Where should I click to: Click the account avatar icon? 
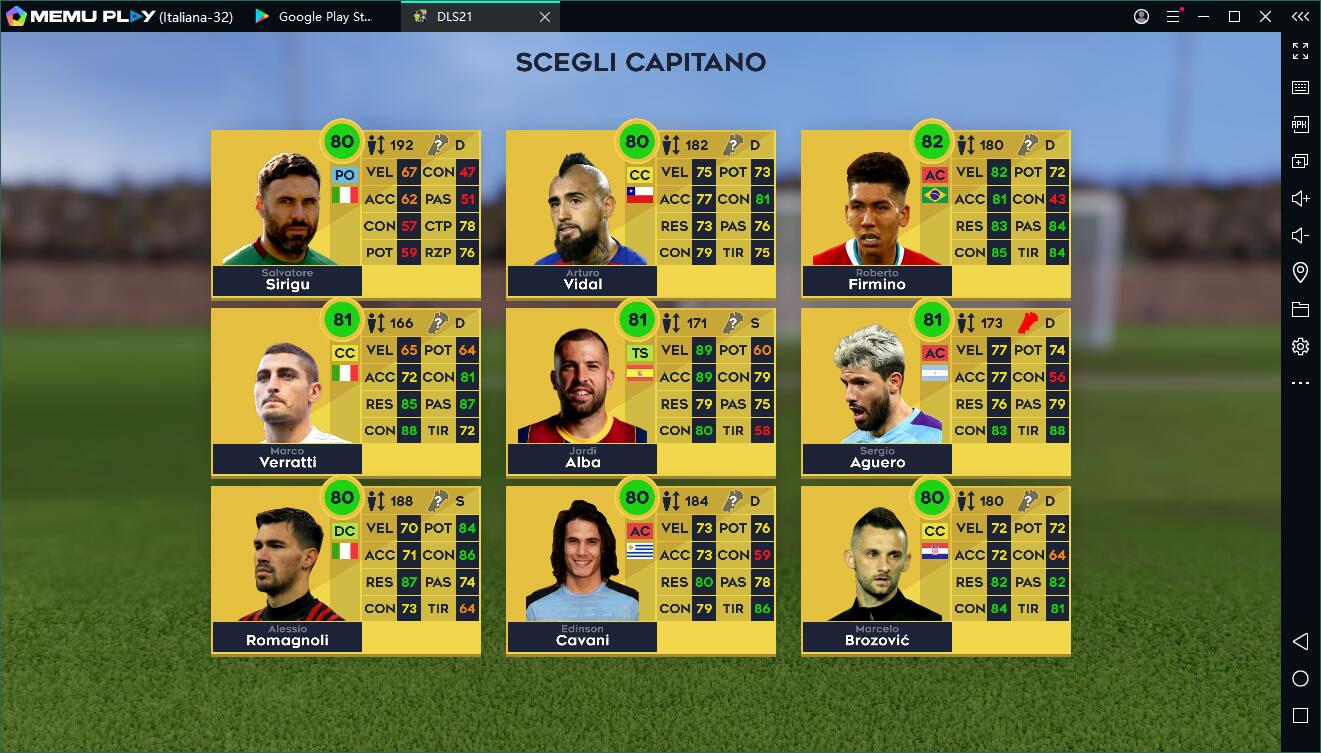tap(1142, 16)
